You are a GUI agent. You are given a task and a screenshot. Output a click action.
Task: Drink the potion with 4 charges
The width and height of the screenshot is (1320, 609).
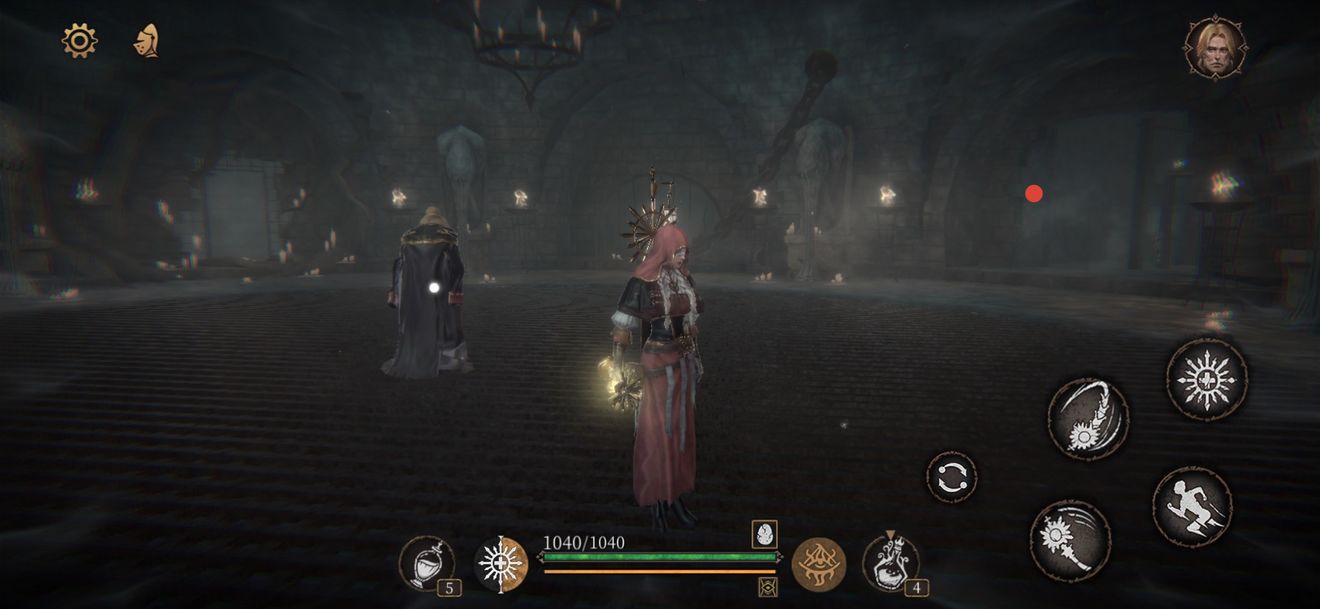coord(889,563)
